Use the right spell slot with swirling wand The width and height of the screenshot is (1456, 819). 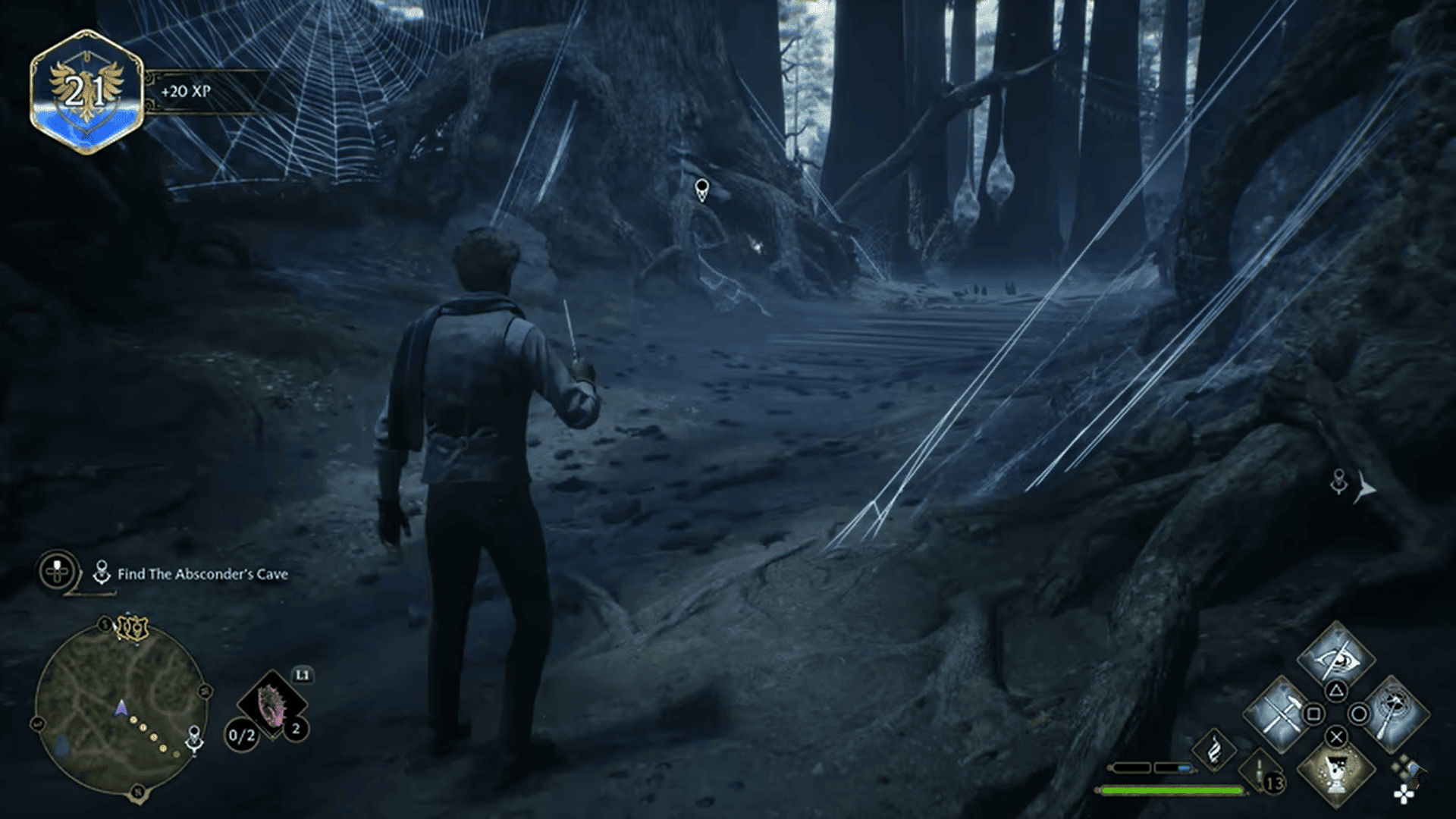pos(1392,713)
